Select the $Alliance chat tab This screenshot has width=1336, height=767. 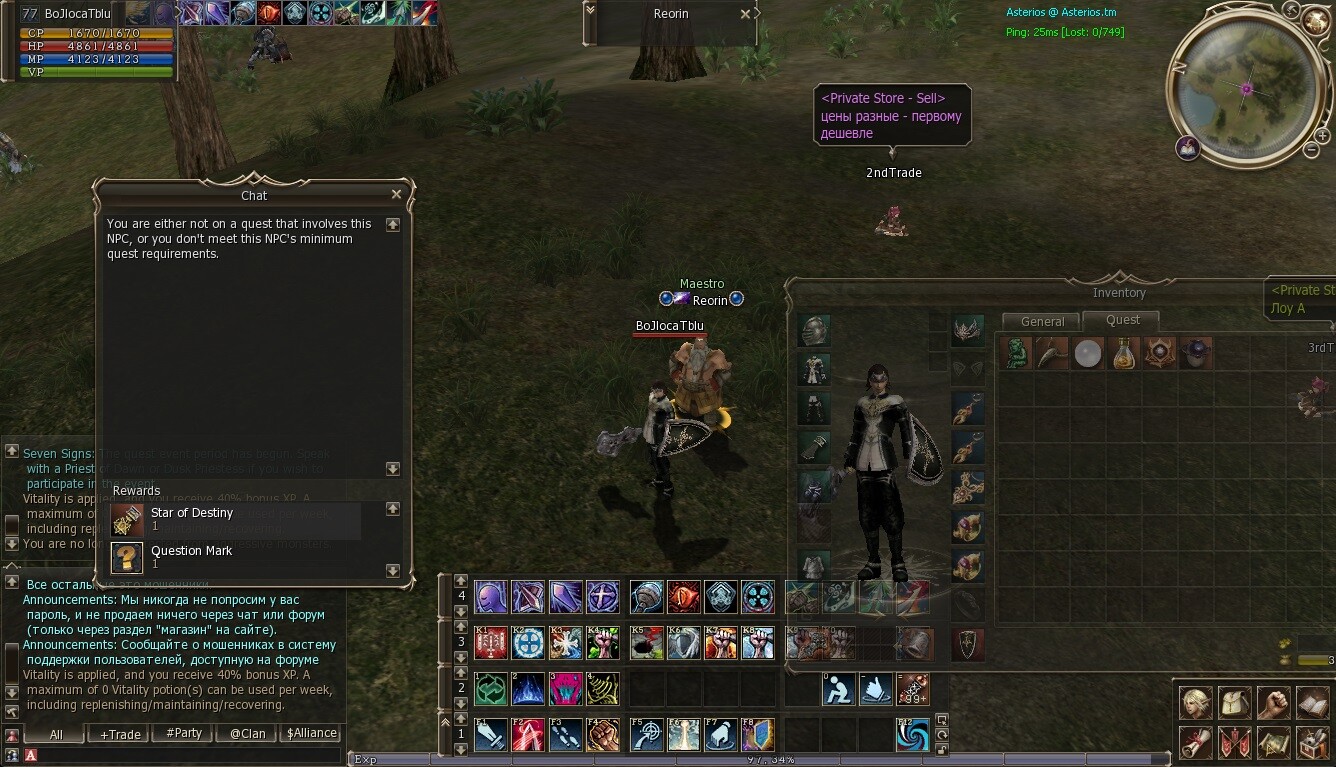311,733
